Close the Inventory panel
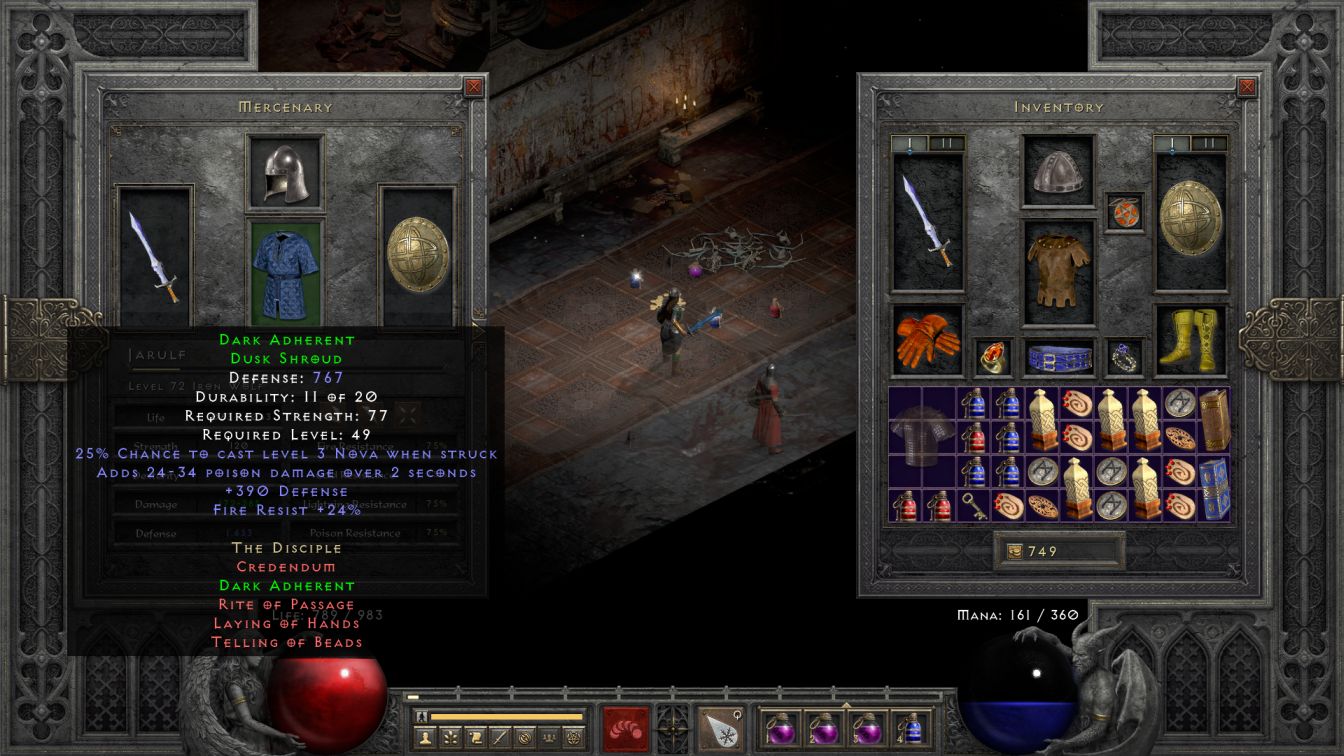 (x=1247, y=87)
